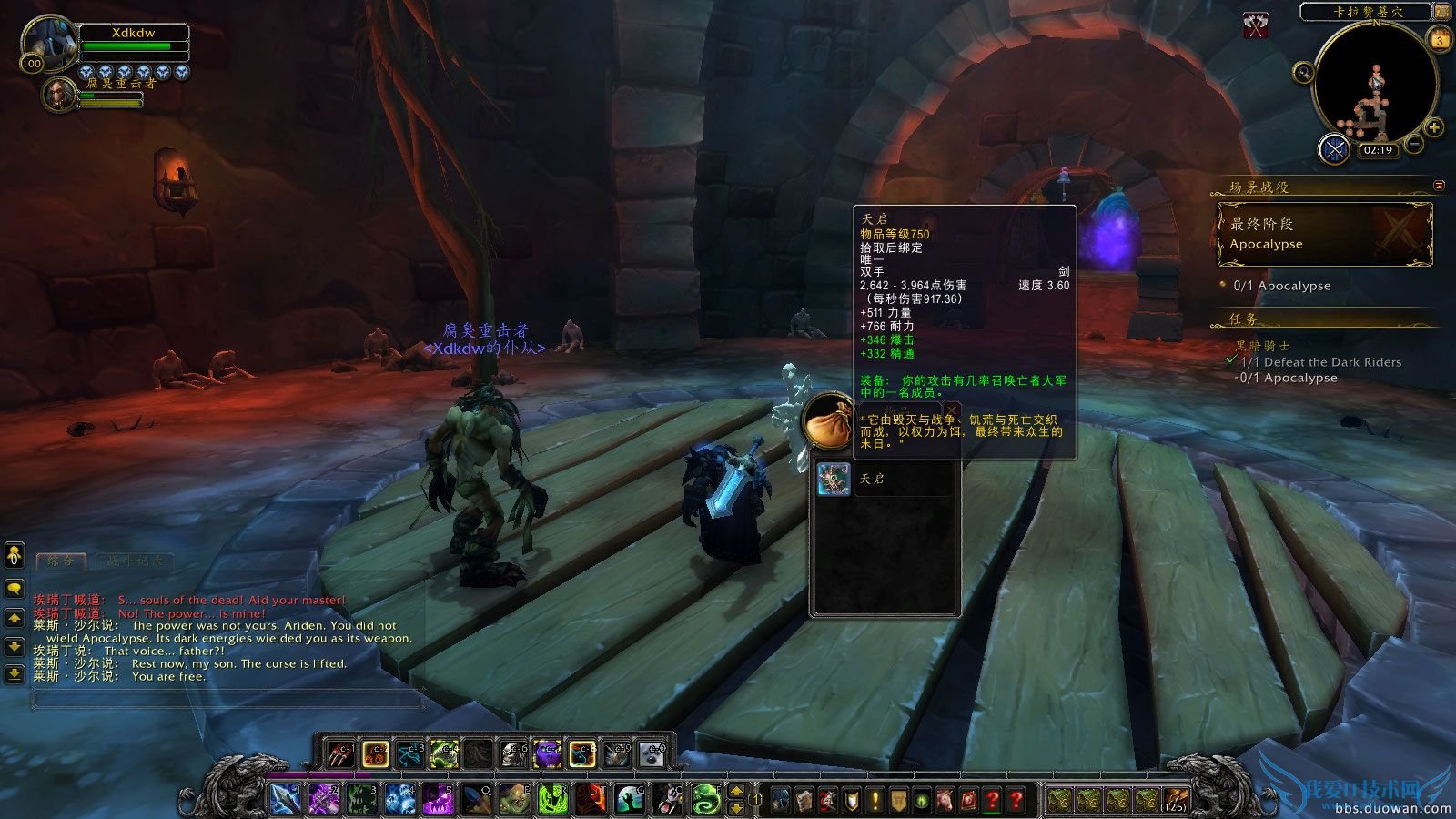Toggle minimap tracking with the magnifying glass
The image size is (1456, 819).
click(1303, 73)
